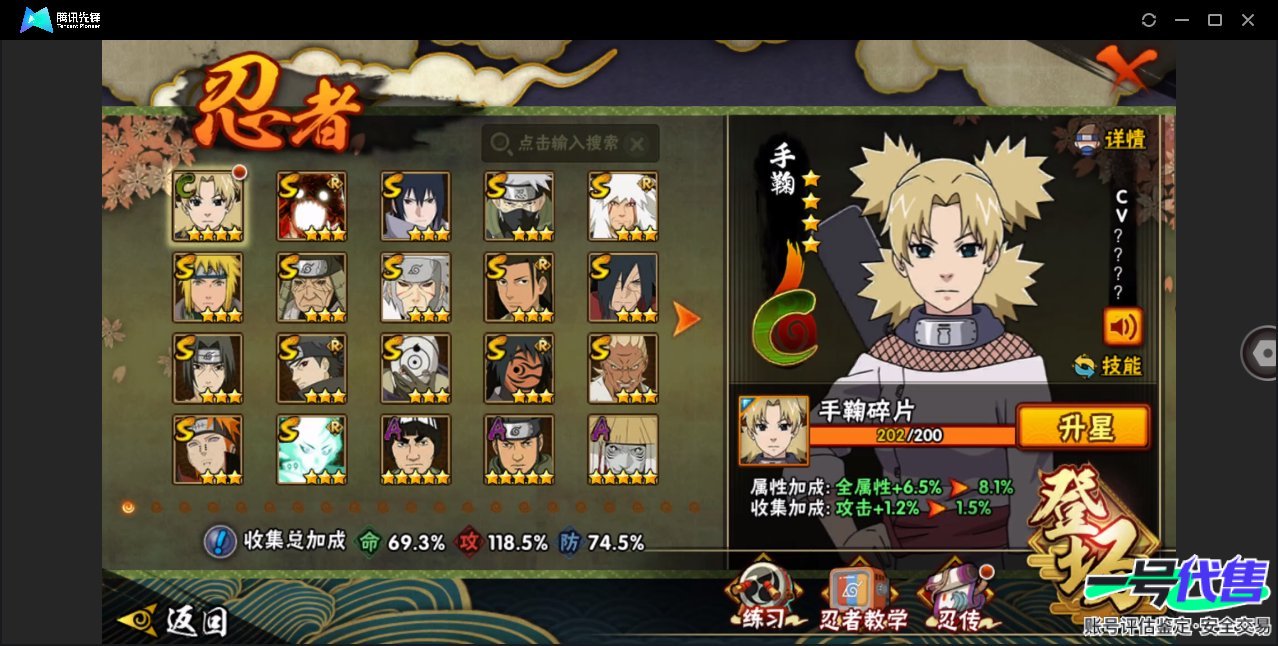Open 忍者教学 ninja tutorial
The width and height of the screenshot is (1278, 646).
coord(863,602)
